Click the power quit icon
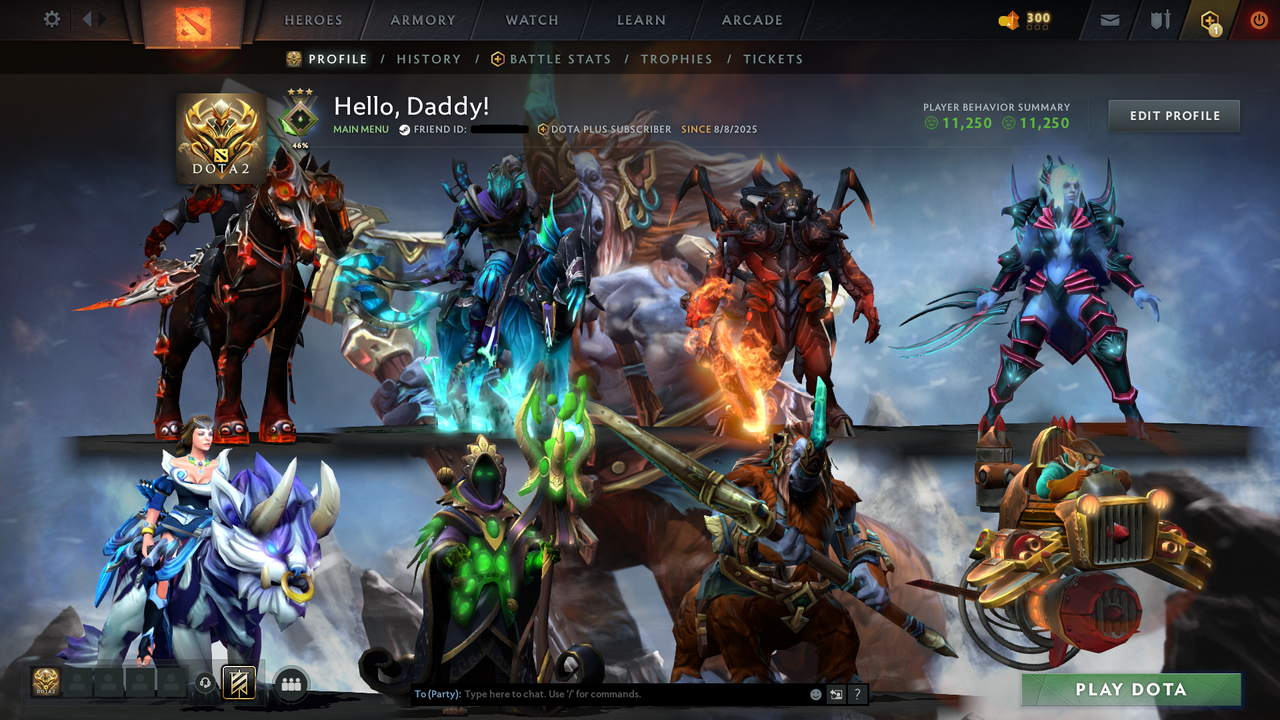 pyautogui.click(x=1258, y=19)
